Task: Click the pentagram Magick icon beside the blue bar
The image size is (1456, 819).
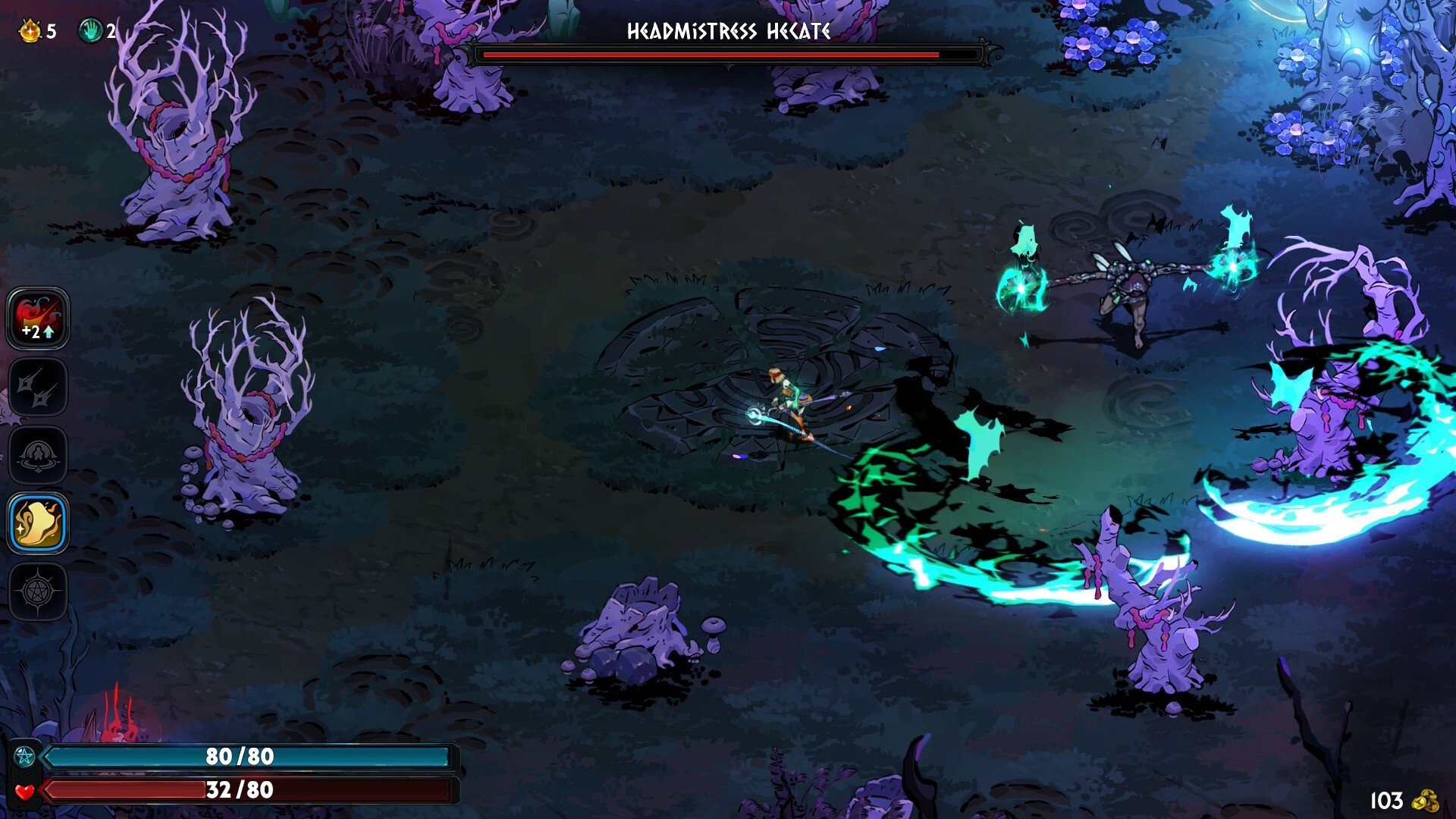Action: pos(25,756)
